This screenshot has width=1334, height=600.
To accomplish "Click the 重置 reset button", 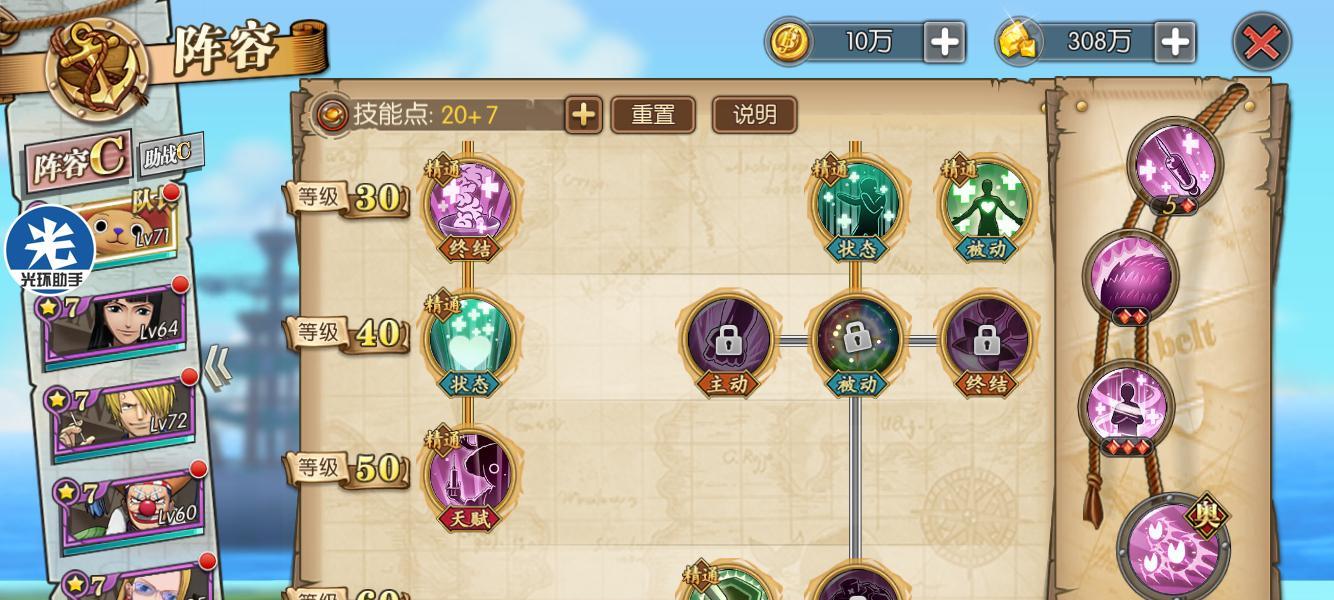I will tap(653, 115).
